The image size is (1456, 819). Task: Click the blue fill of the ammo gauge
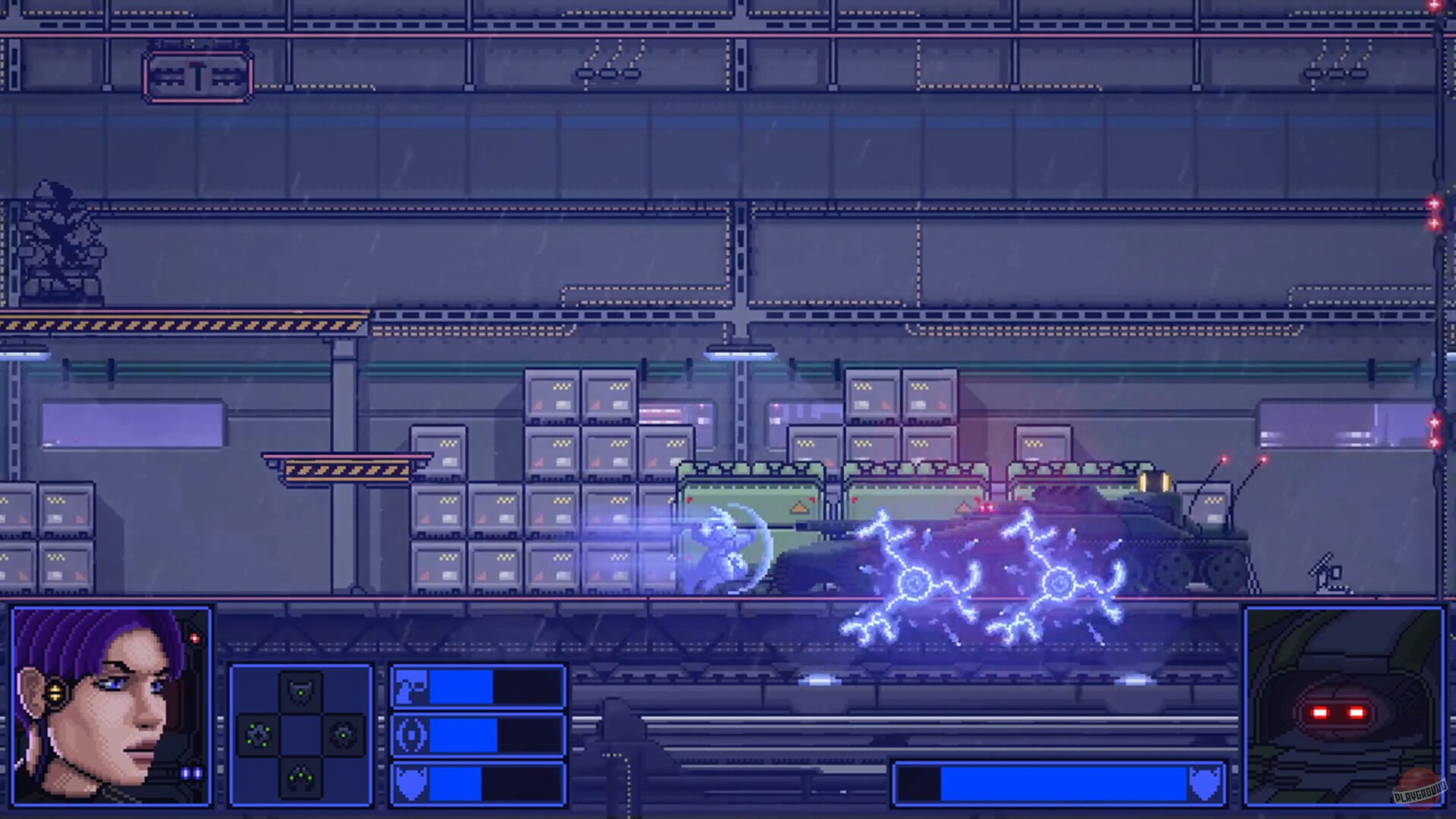pos(460,688)
